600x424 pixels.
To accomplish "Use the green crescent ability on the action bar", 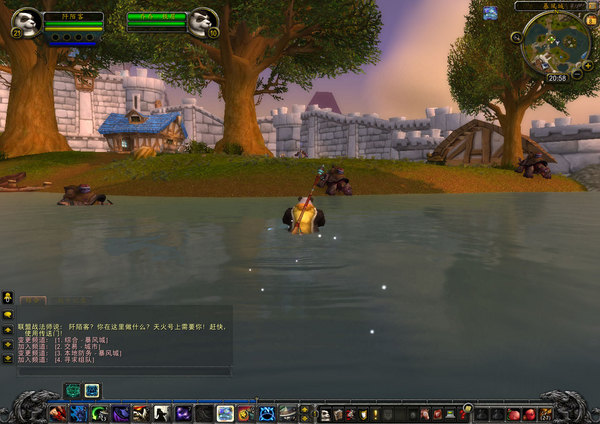I will (x=99, y=413).
